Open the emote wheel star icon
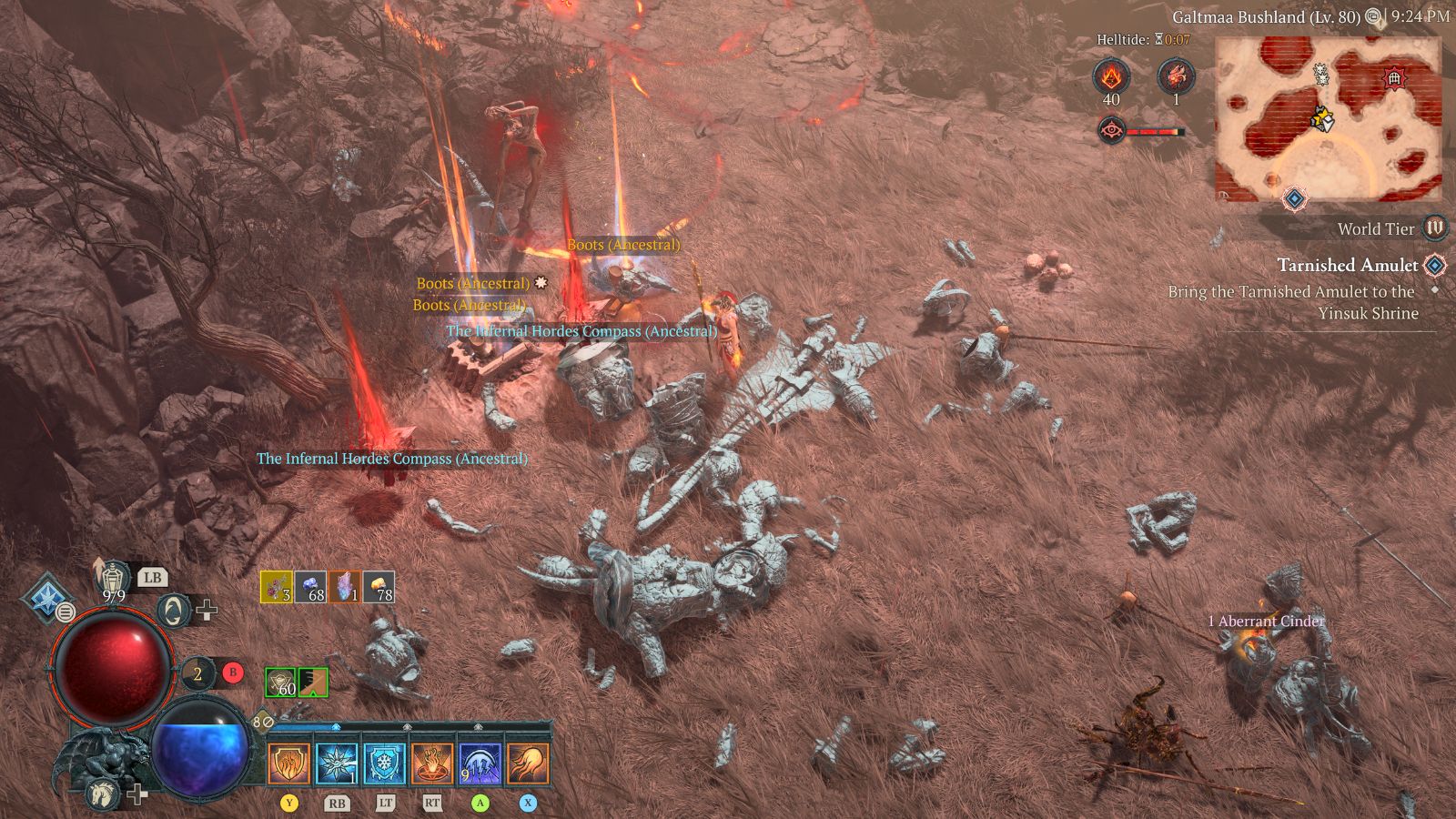1456x819 pixels. [x=47, y=596]
